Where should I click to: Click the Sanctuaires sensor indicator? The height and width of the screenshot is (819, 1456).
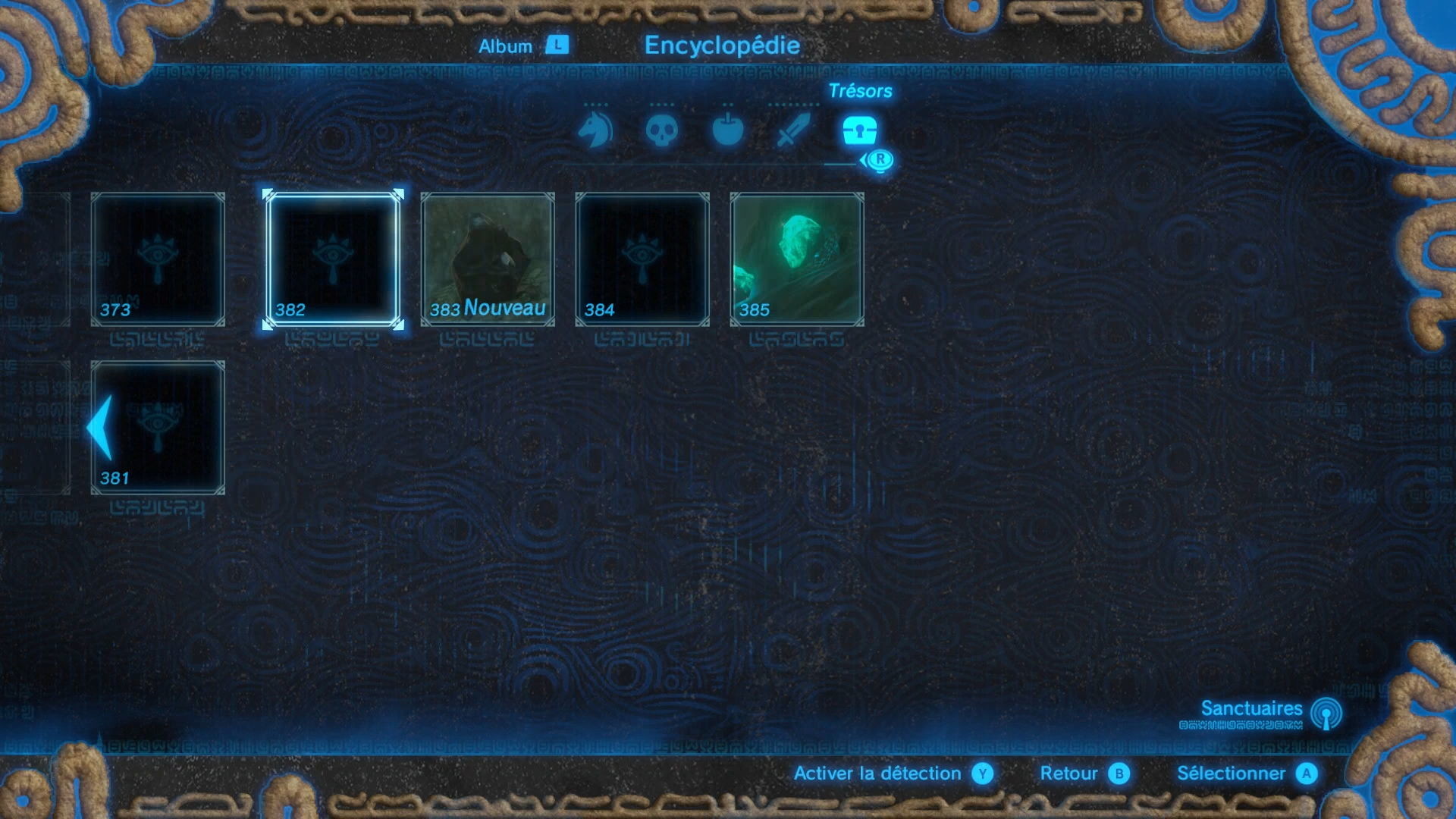(x=1268, y=713)
